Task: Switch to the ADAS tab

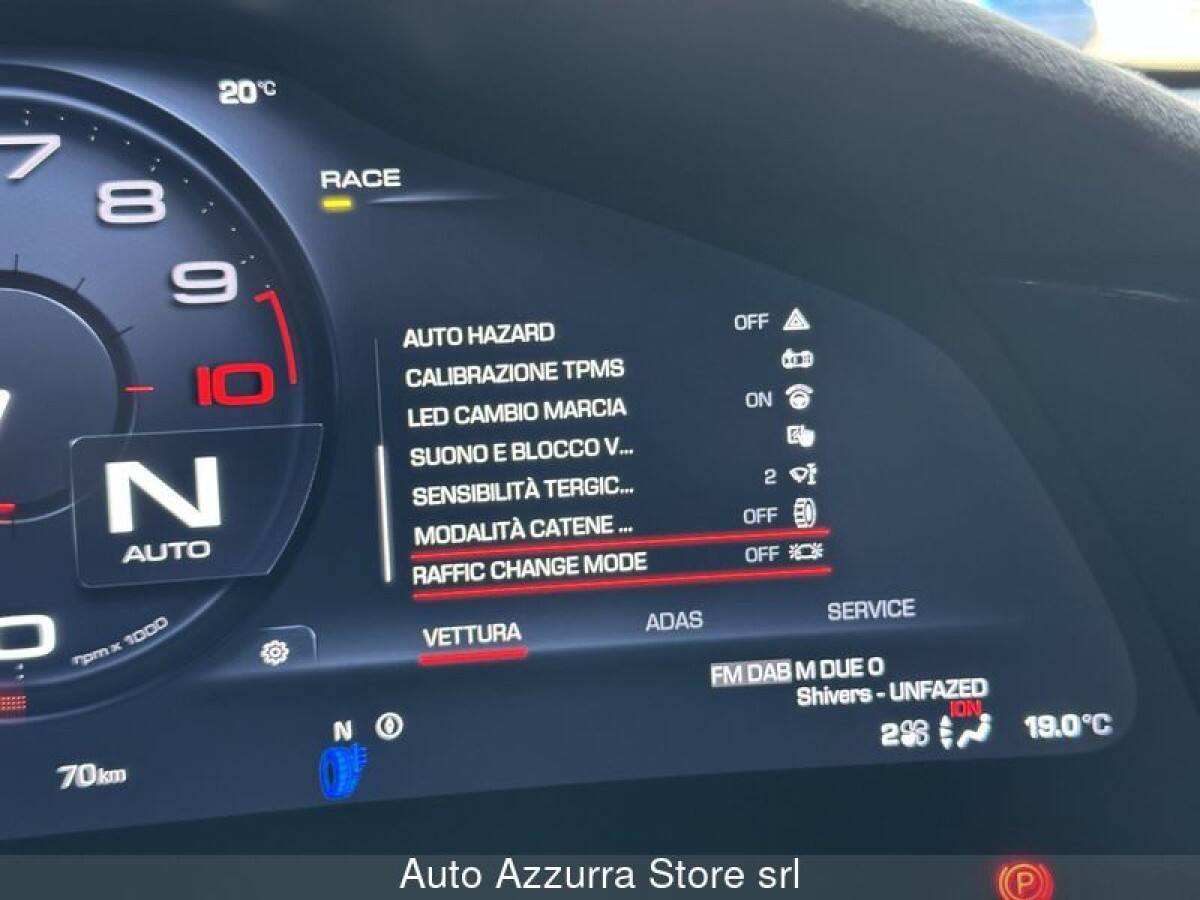Action: coord(673,621)
